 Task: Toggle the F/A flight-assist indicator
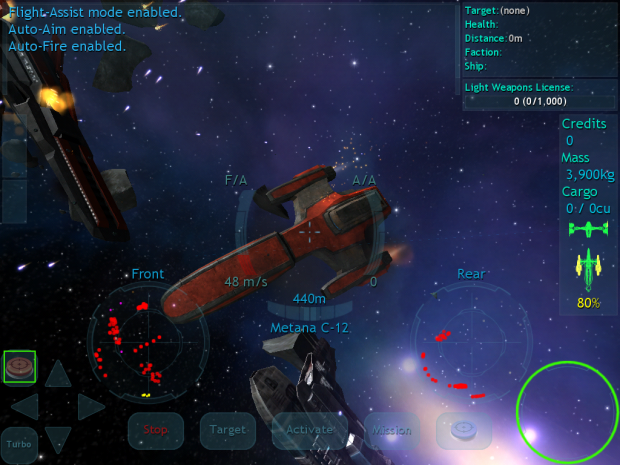[236, 180]
